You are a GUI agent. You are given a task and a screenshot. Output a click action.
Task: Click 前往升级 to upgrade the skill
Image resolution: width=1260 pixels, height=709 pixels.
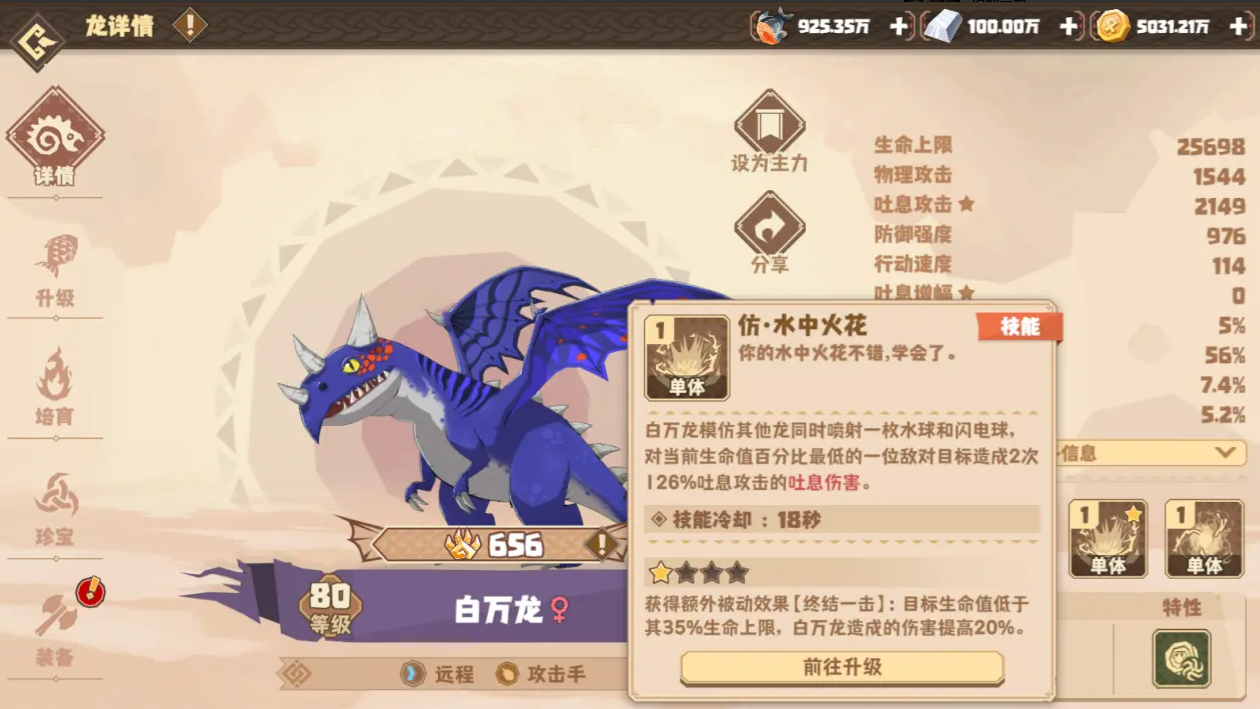(x=842, y=667)
